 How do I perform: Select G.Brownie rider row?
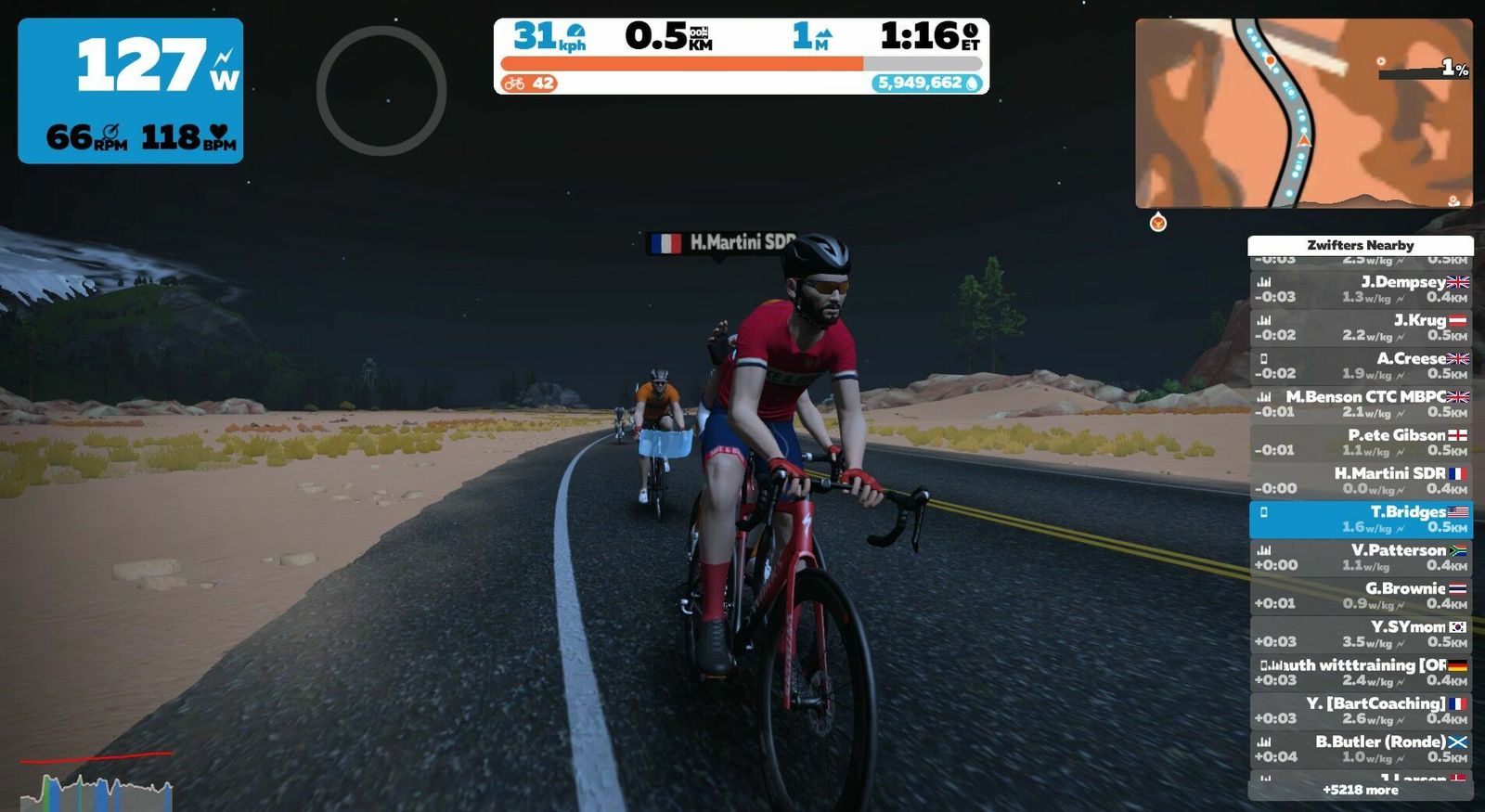(x=1361, y=595)
